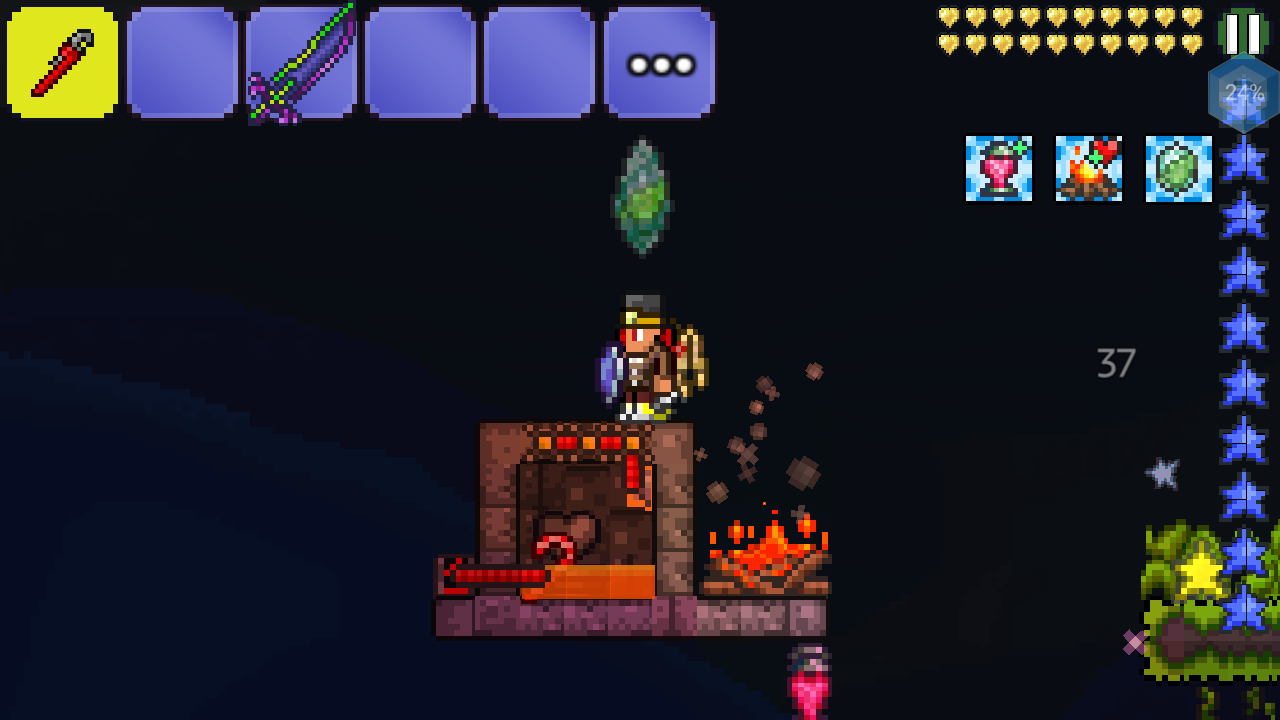Tap the campfire regeneration buff icon

click(x=1088, y=169)
